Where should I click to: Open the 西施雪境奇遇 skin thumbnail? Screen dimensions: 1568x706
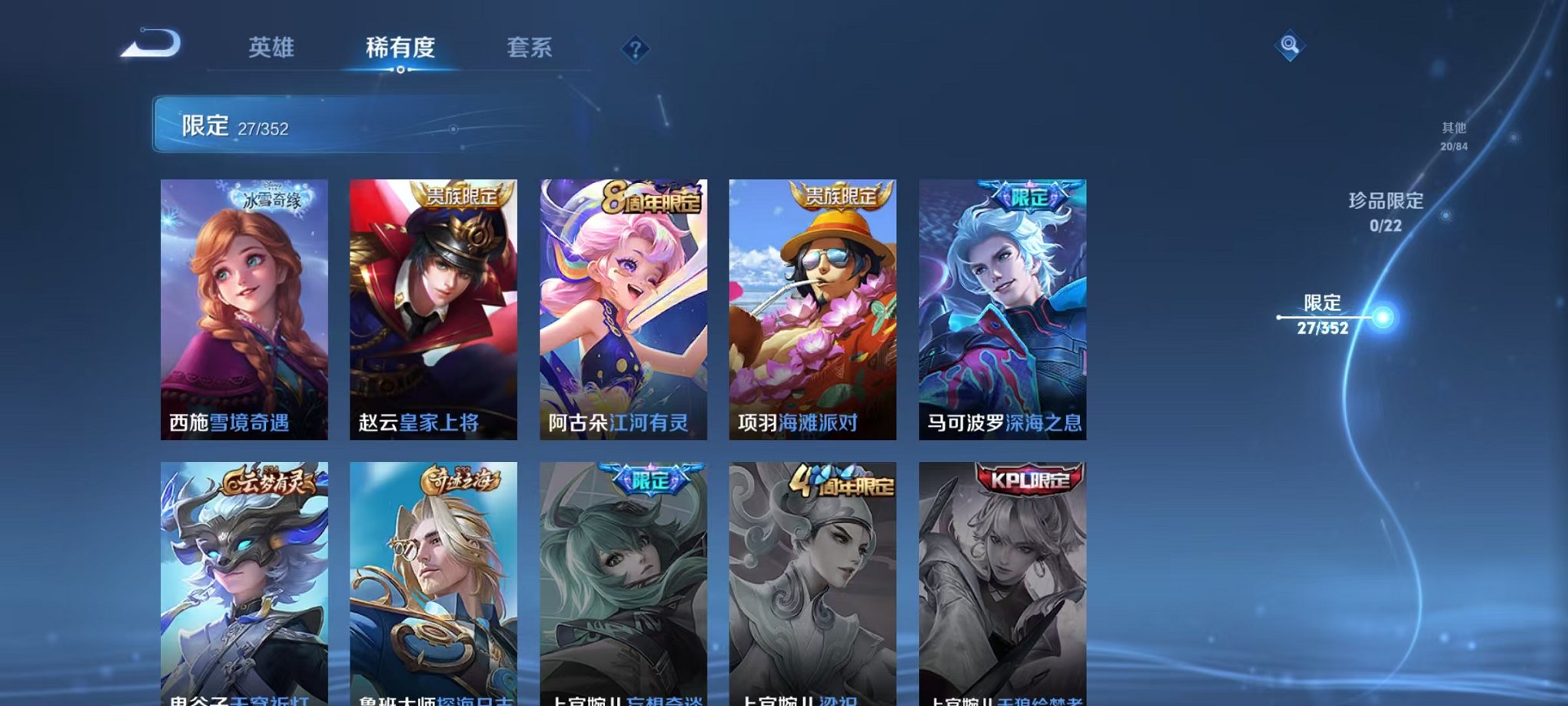point(243,308)
